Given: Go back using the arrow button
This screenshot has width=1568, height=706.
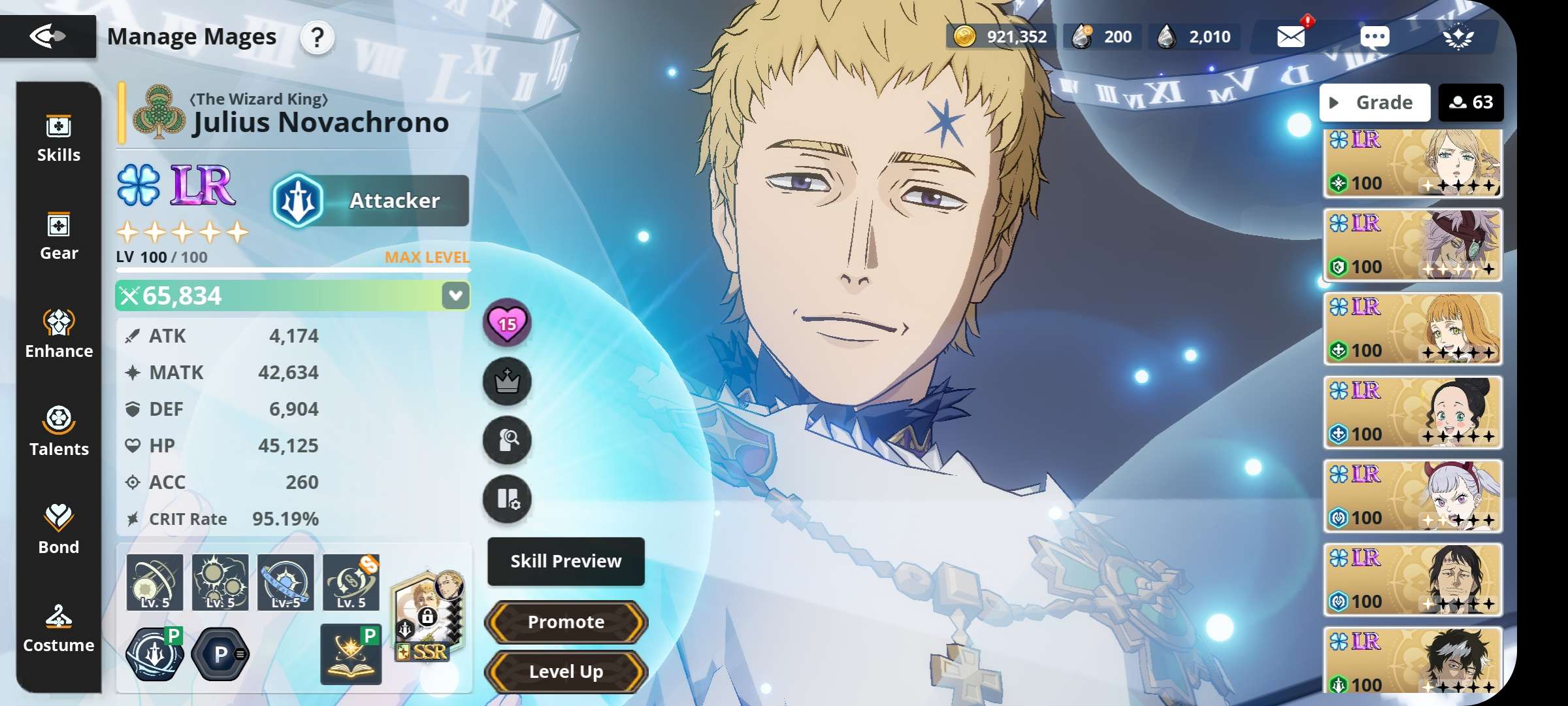Looking at the screenshot, I should [x=48, y=37].
